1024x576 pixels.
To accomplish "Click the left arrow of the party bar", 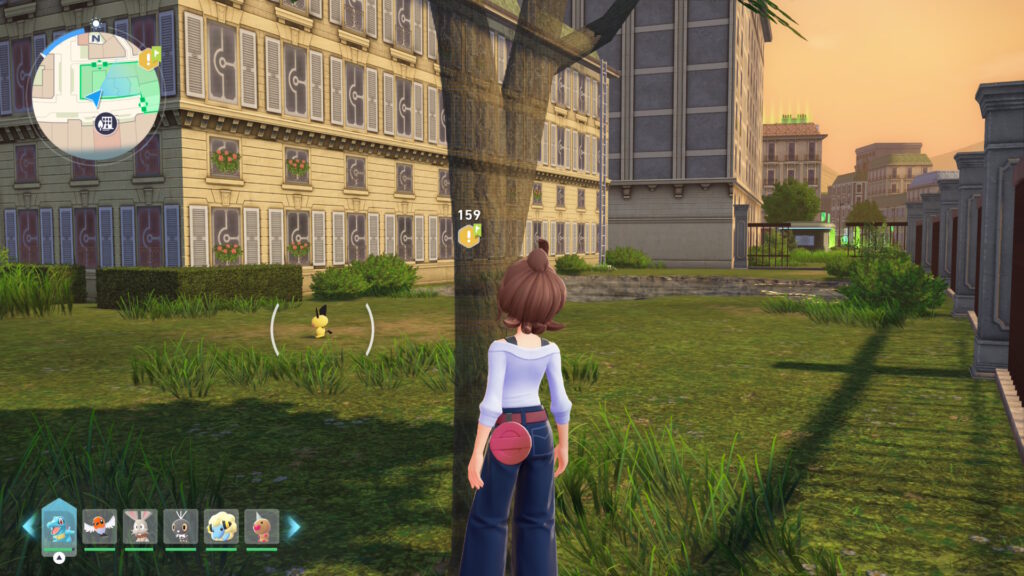I will click(28, 527).
